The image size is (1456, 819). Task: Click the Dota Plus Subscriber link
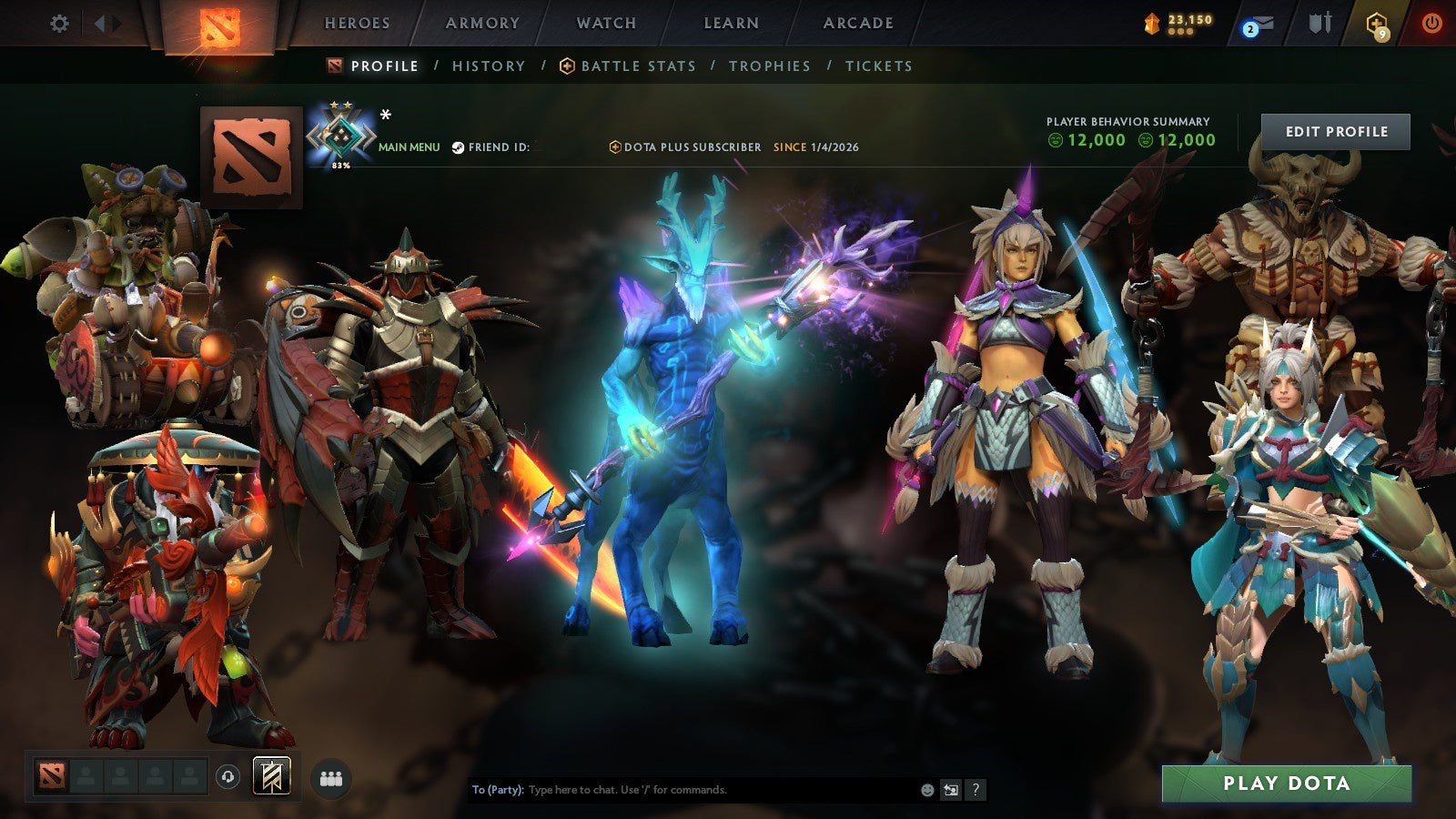(688, 147)
